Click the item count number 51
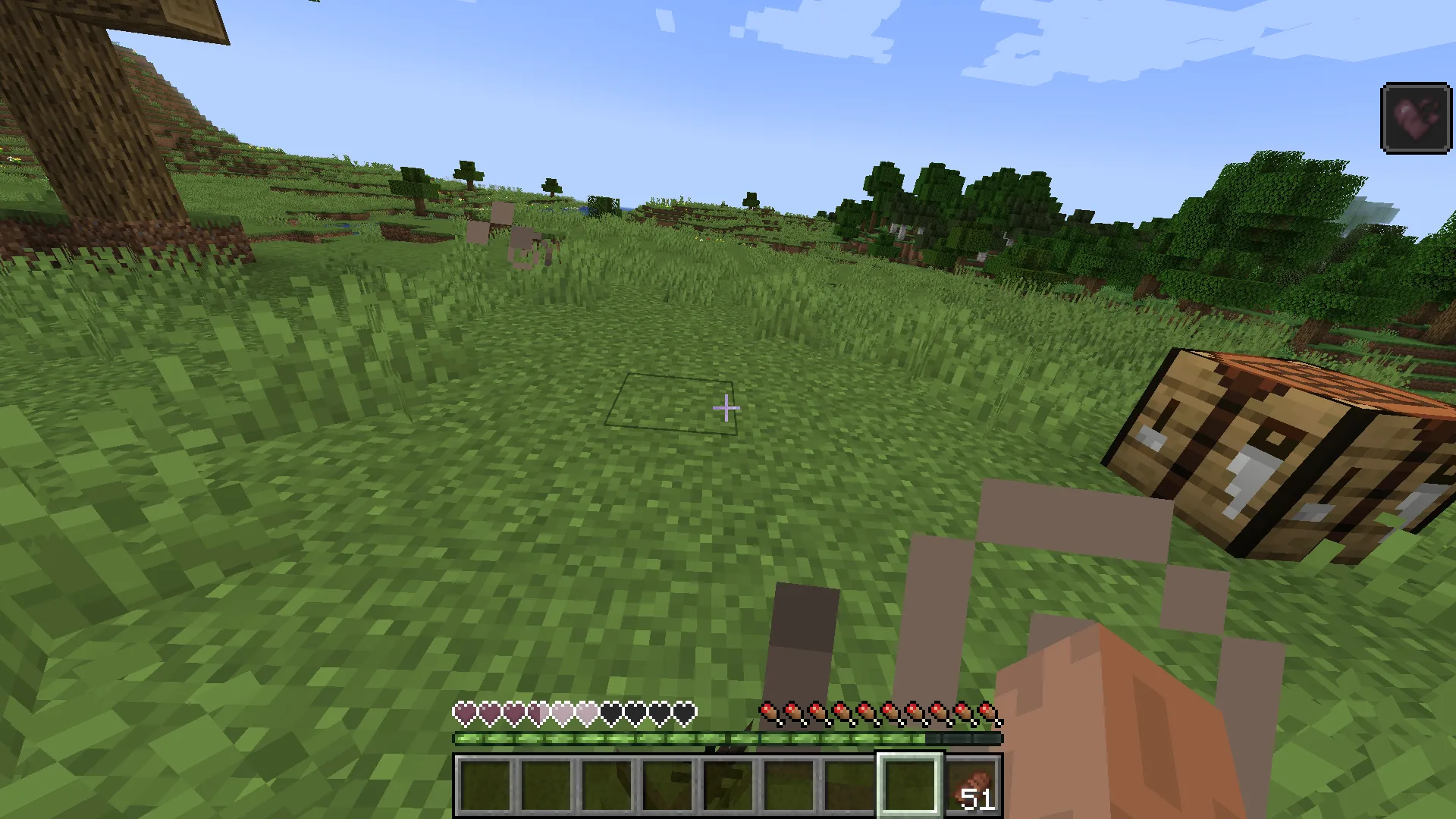This screenshot has height=819, width=1456. pyautogui.click(x=977, y=799)
